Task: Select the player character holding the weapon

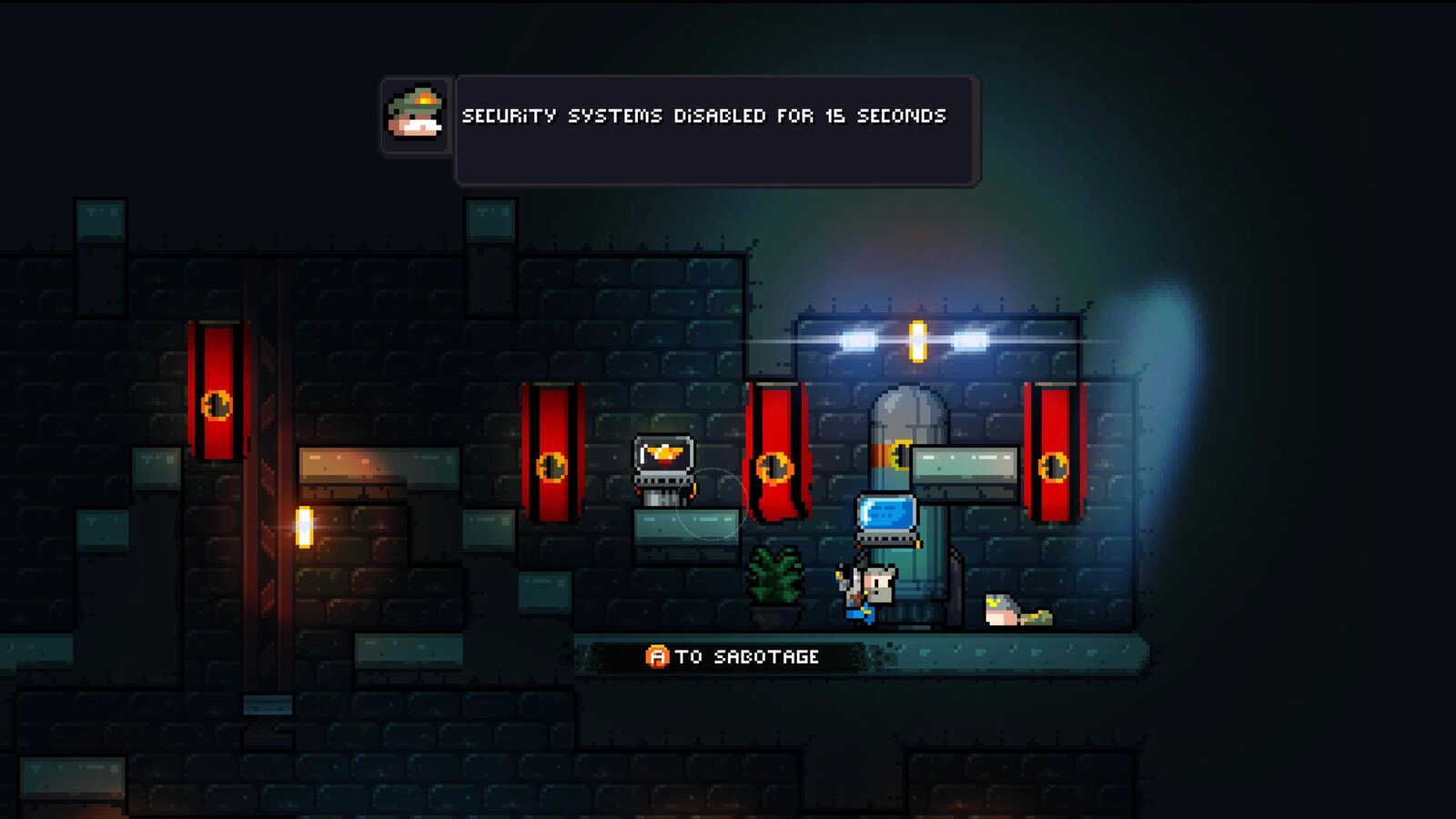Action: click(x=864, y=591)
